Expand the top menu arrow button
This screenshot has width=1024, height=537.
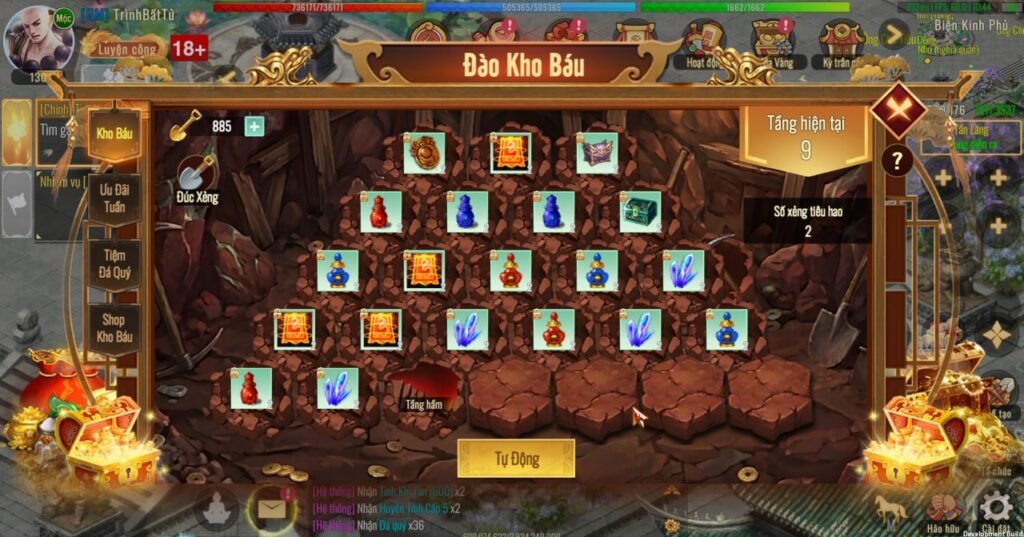click(893, 34)
